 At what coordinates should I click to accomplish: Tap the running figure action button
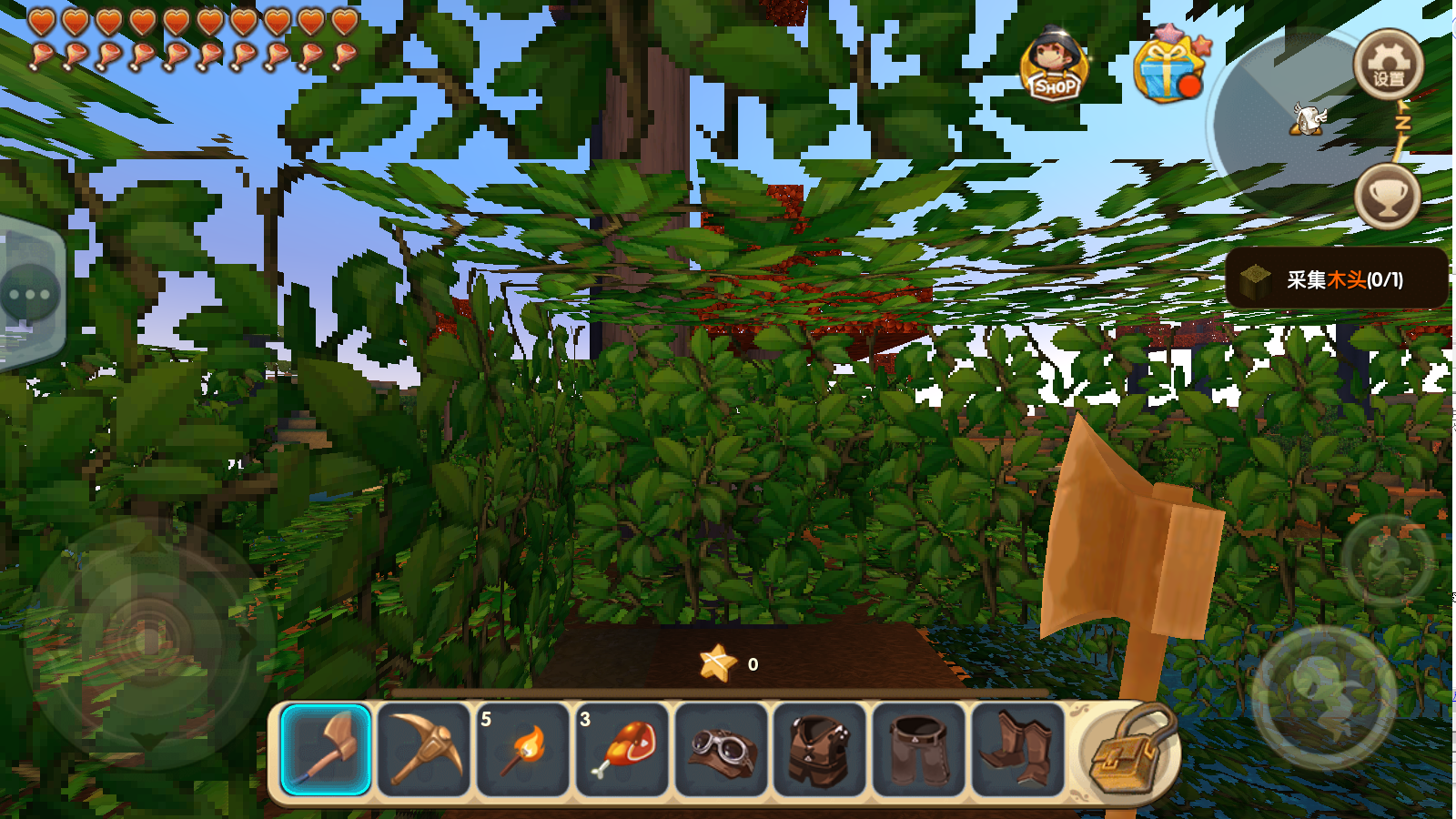tap(1387, 561)
